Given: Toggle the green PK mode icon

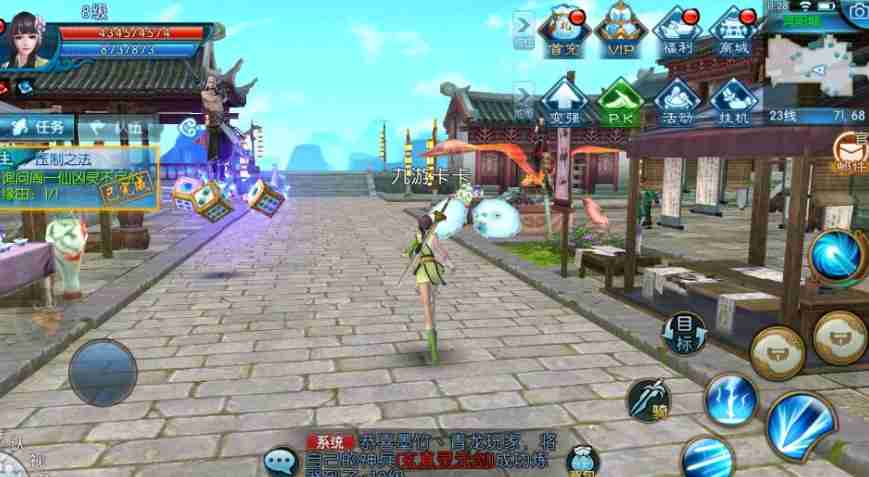Looking at the screenshot, I should pos(620,101).
